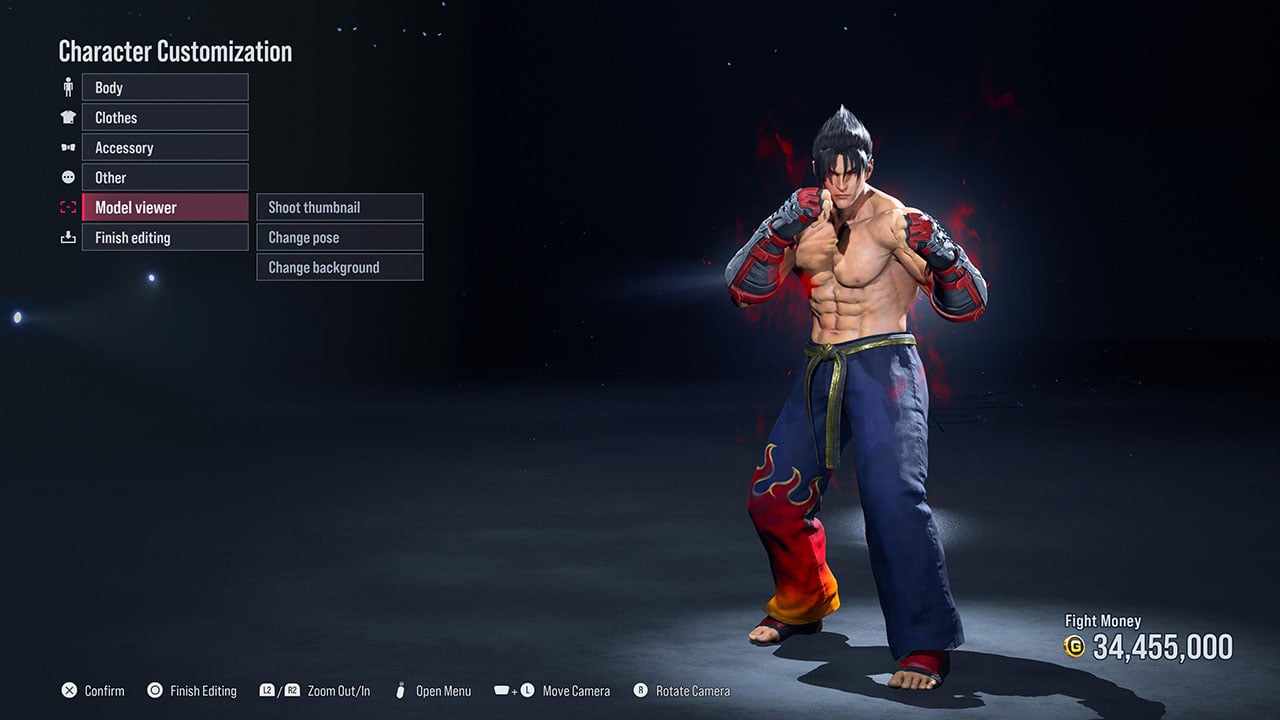1280x720 pixels.
Task: Click the touchpad Open Menu icon
Action: pos(399,690)
